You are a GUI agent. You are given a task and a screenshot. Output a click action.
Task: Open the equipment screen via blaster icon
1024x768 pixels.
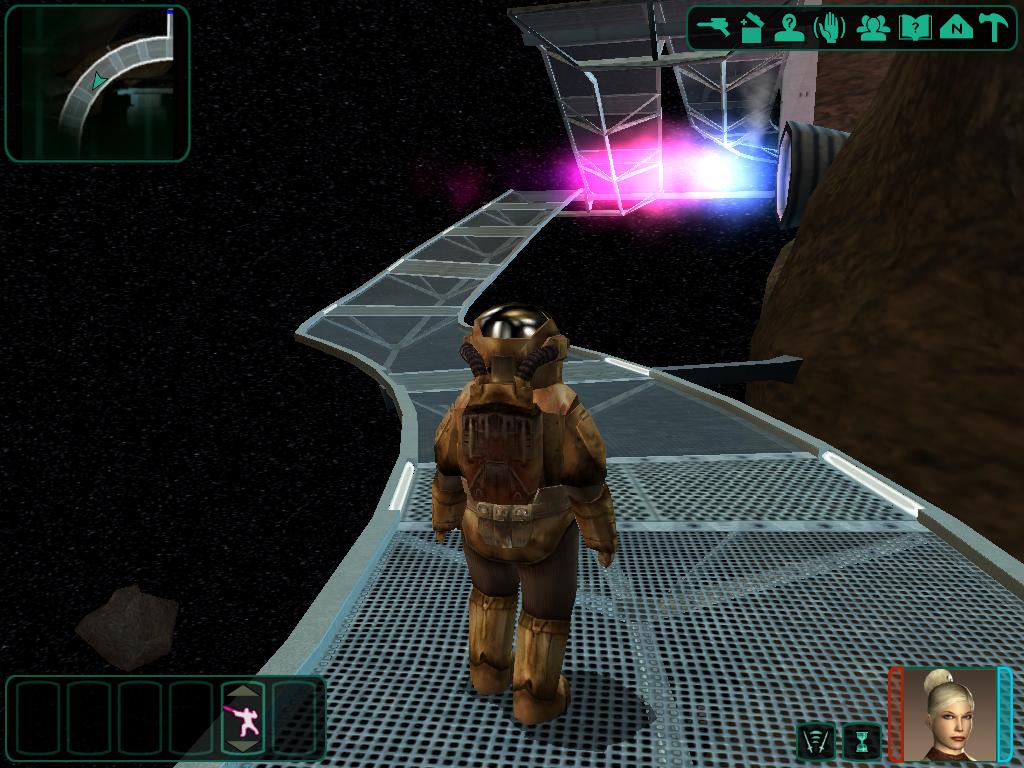coord(714,27)
